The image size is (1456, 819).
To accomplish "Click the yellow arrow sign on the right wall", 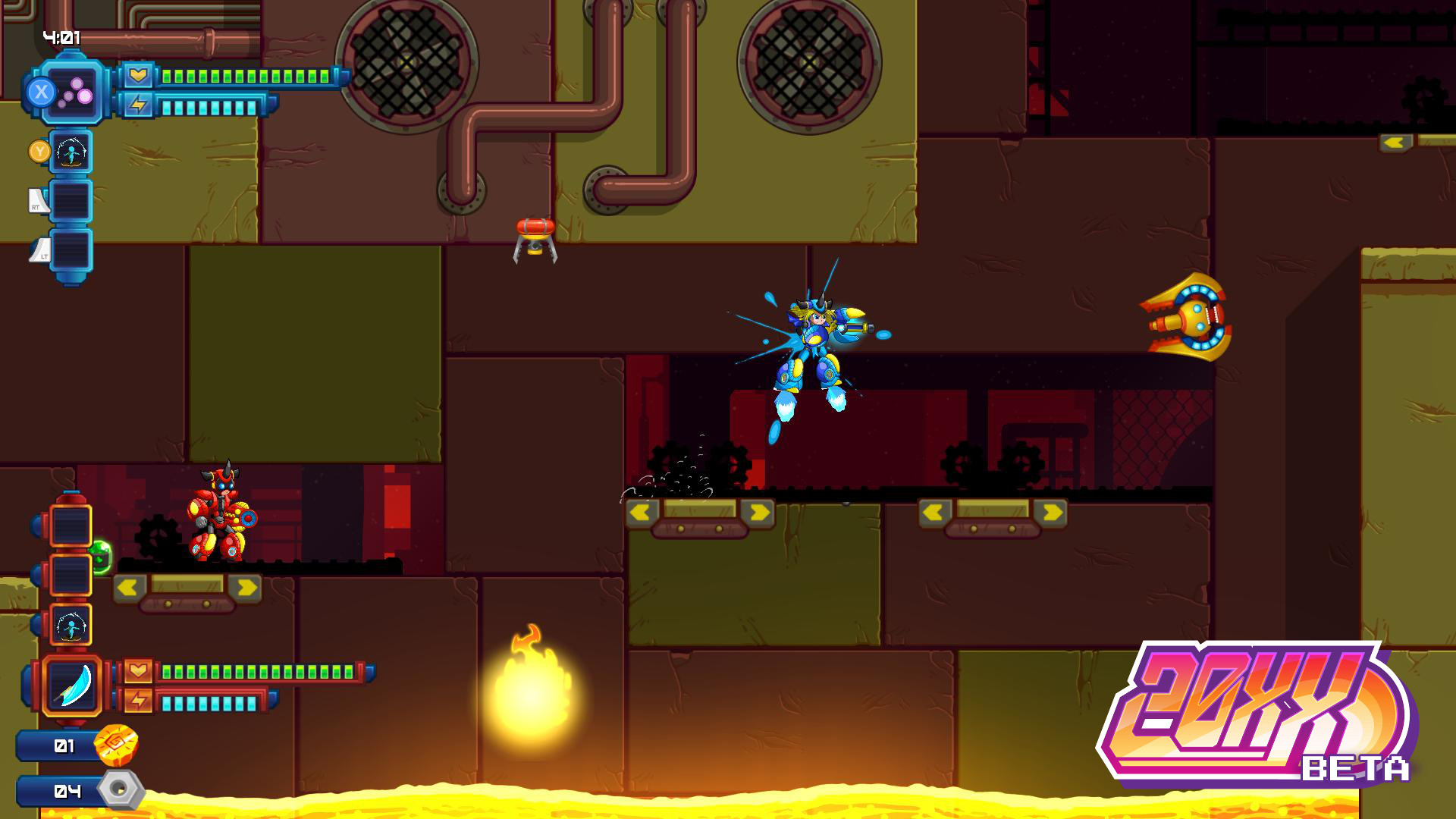I will (x=1395, y=142).
